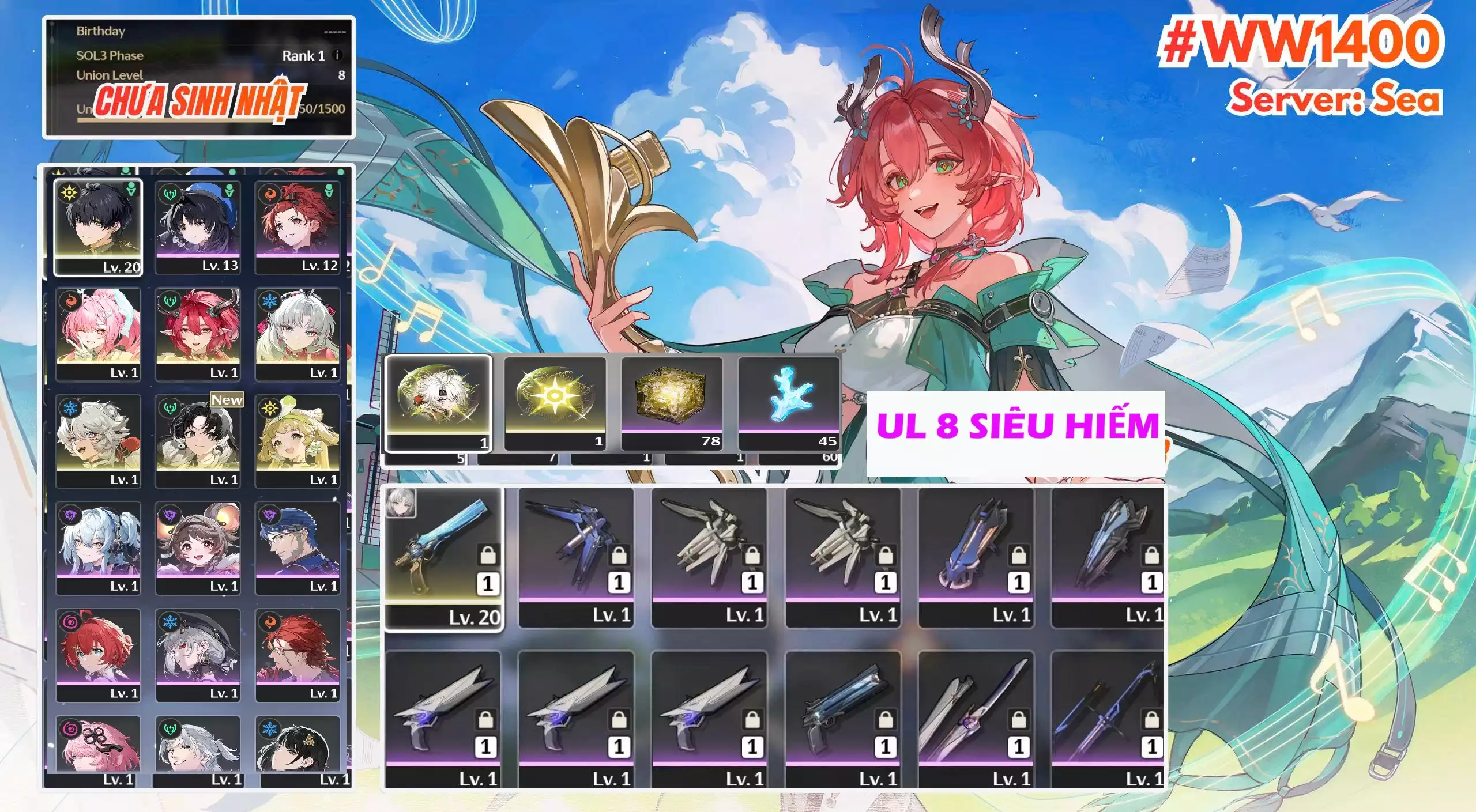Select the Lv. 20 black-haired character portrait
Screen dimensions: 1476x812
pyautogui.click(x=98, y=226)
